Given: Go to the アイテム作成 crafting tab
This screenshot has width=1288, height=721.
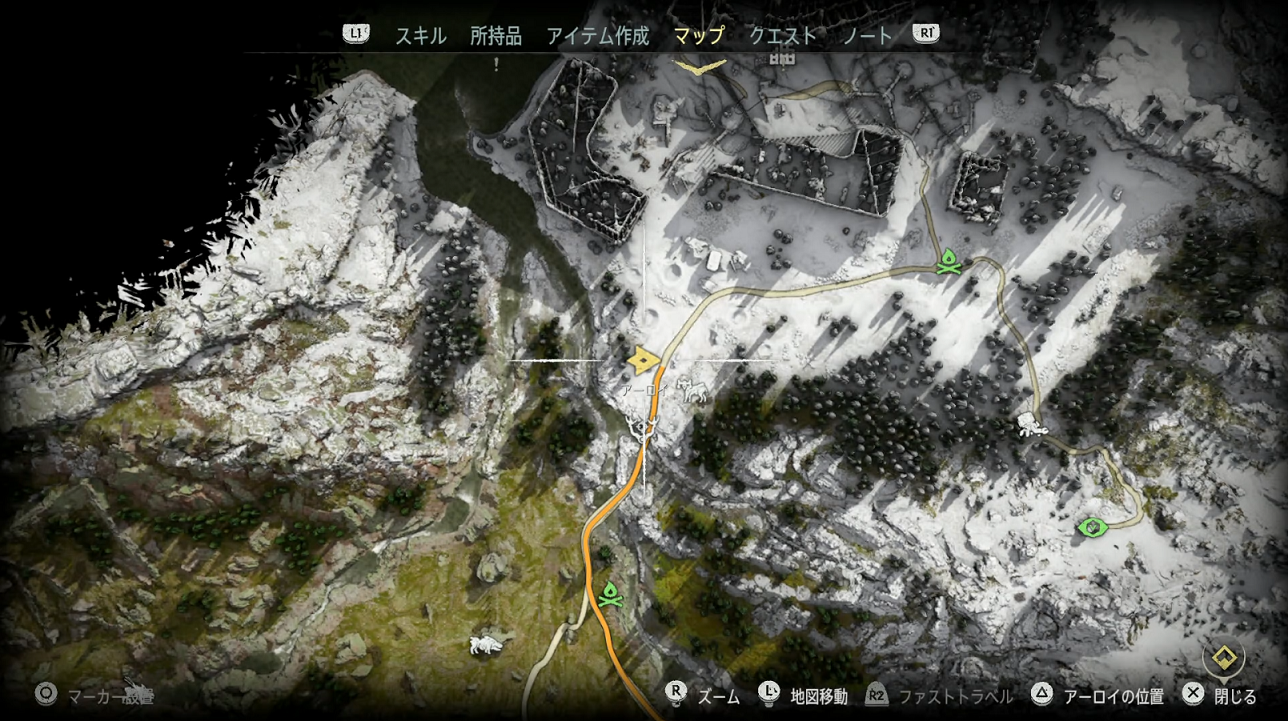Looking at the screenshot, I should click(598, 36).
